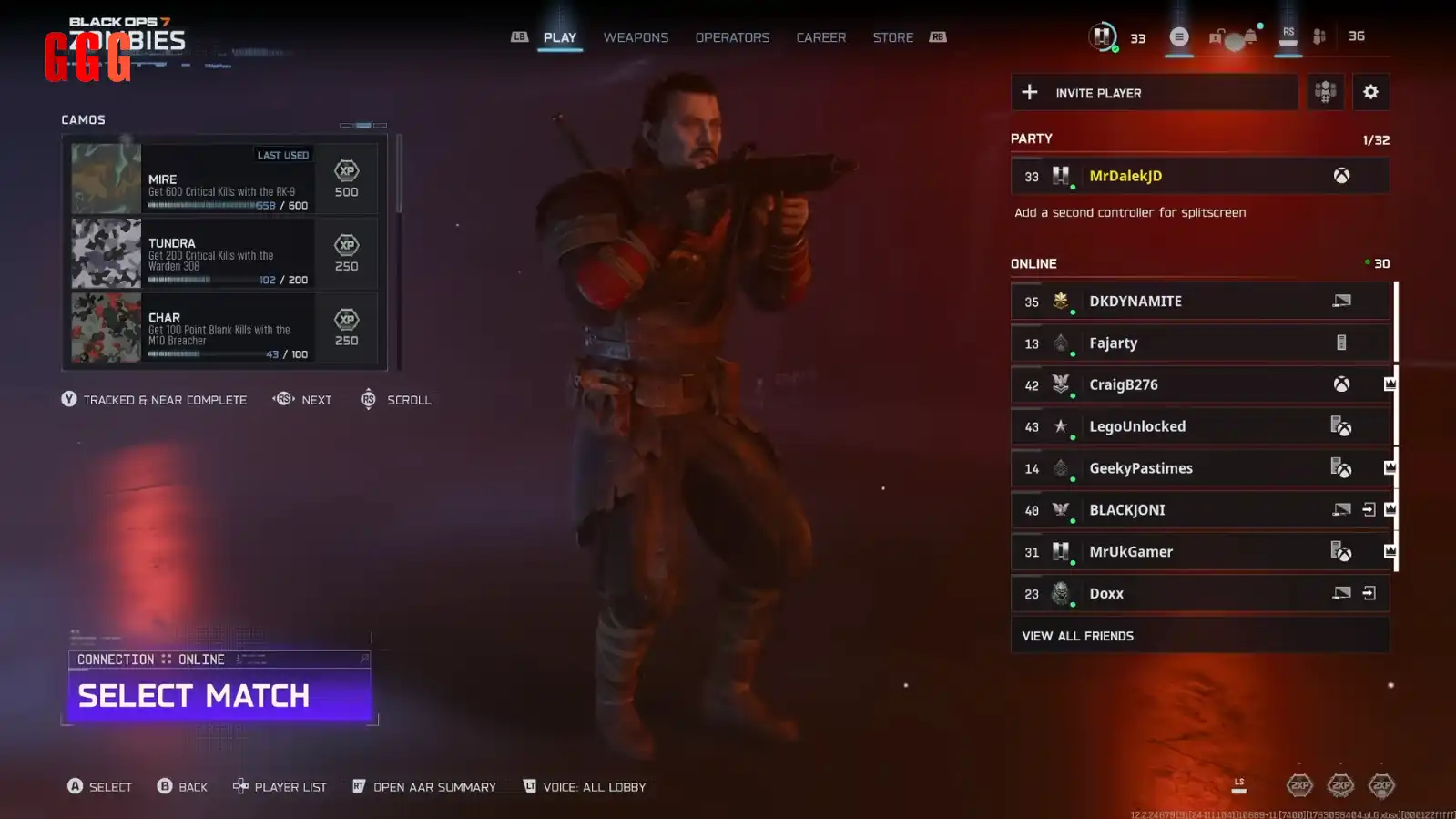Screen dimensions: 1456x819
Task: Choose the Char camo challenge
Action: (224, 328)
